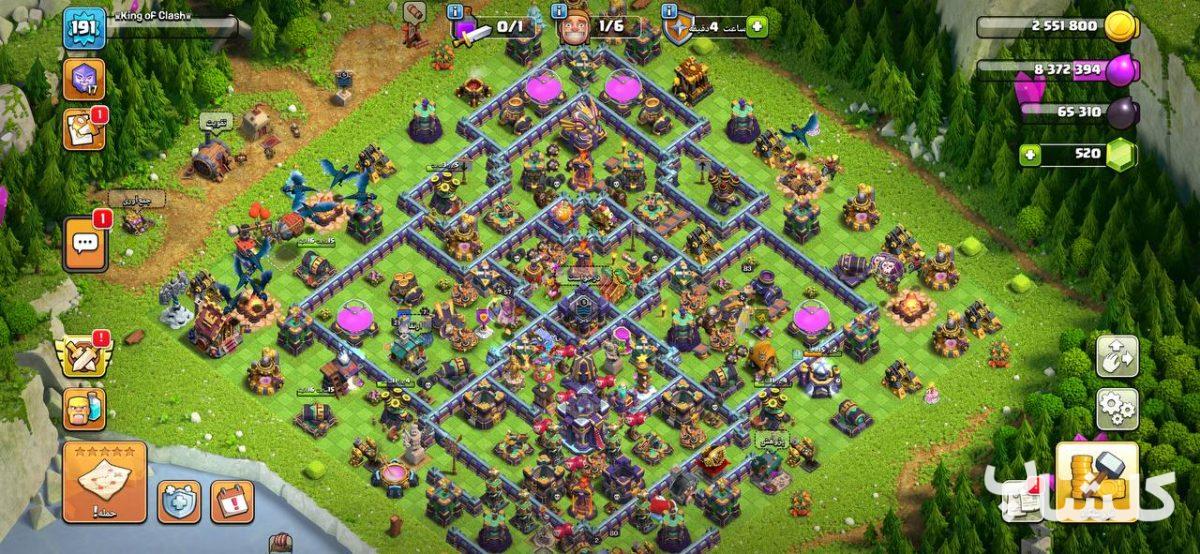Open the news scroll with notification badge

tap(84, 129)
